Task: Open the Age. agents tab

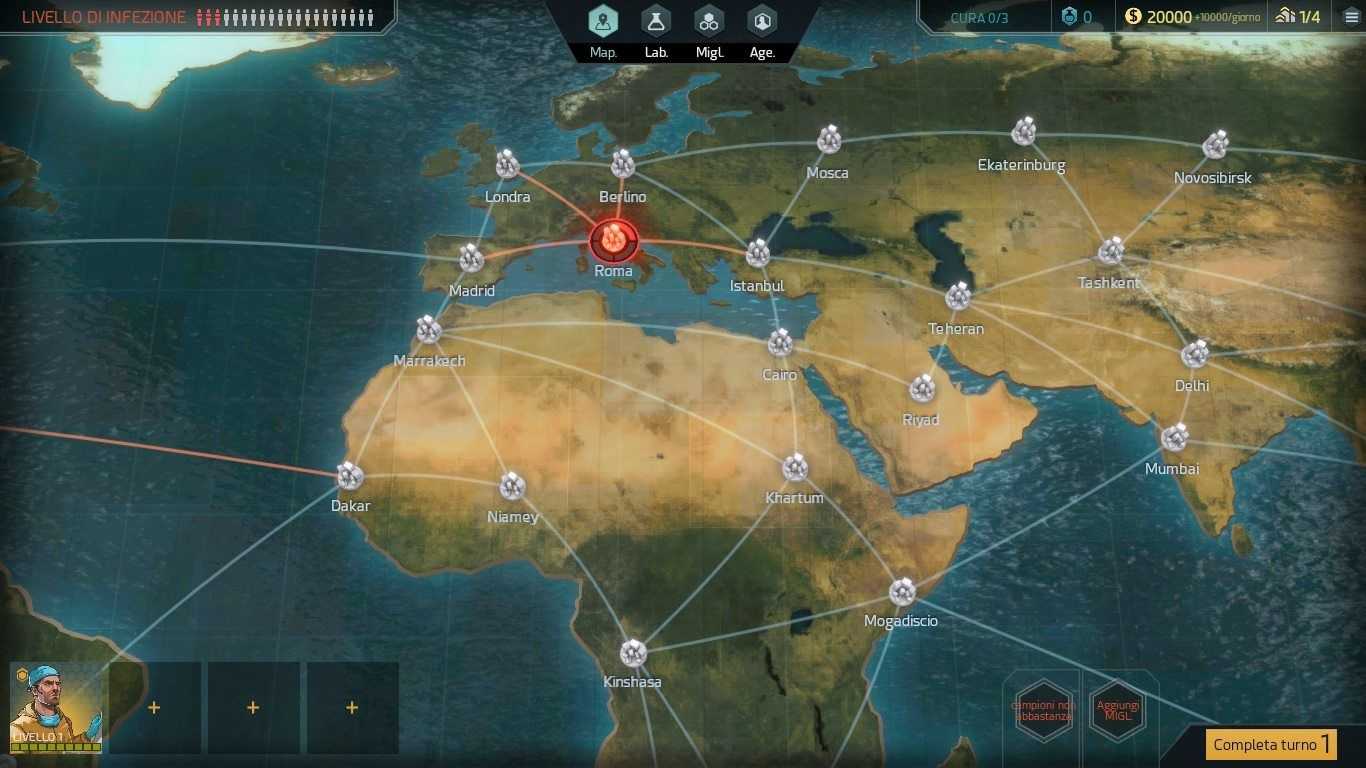Action: click(762, 22)
